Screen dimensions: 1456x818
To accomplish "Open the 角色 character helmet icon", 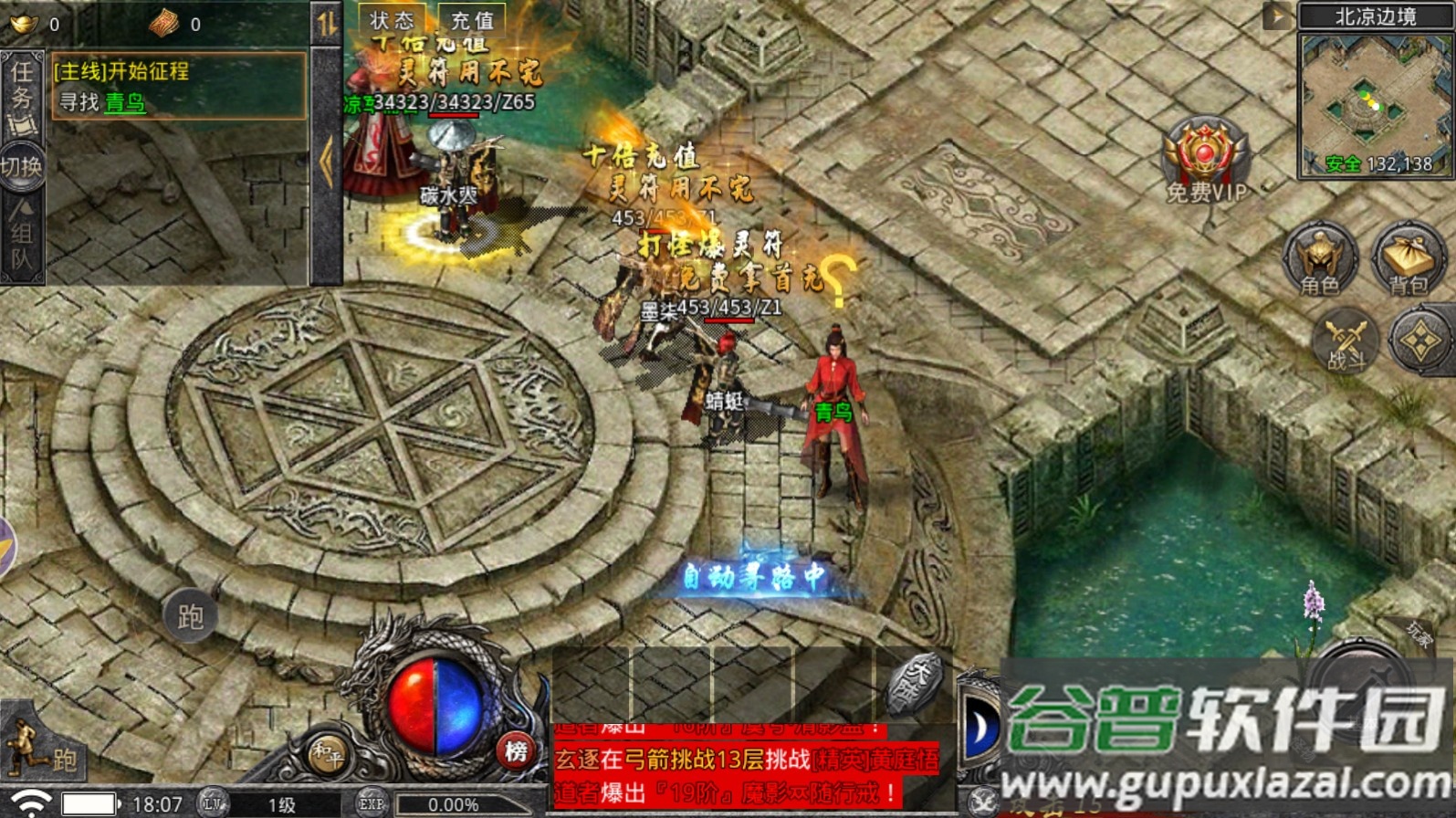I will click(x=1318, y=258).
